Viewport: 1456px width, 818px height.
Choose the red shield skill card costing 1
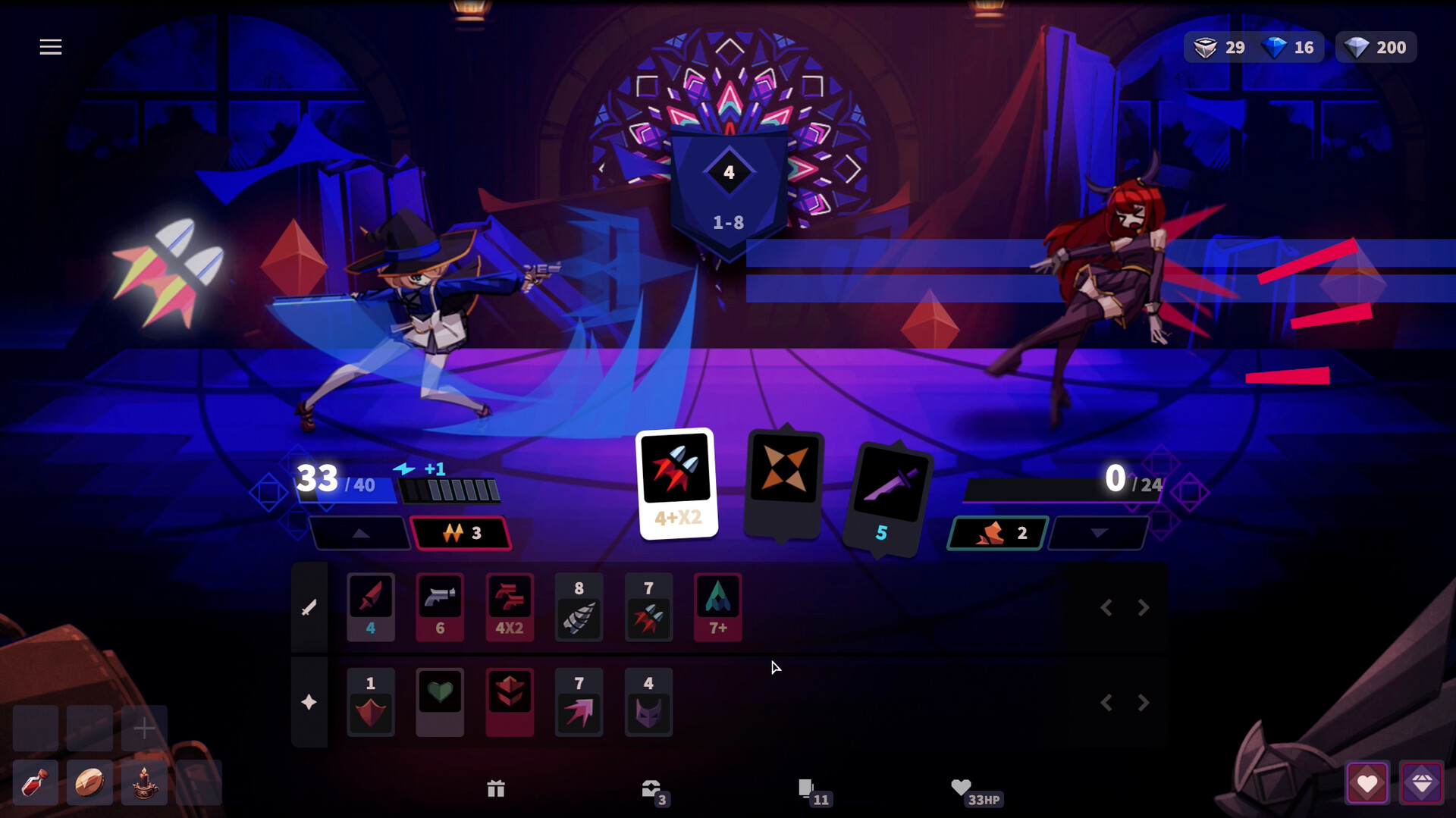click(x=370, y=701)
